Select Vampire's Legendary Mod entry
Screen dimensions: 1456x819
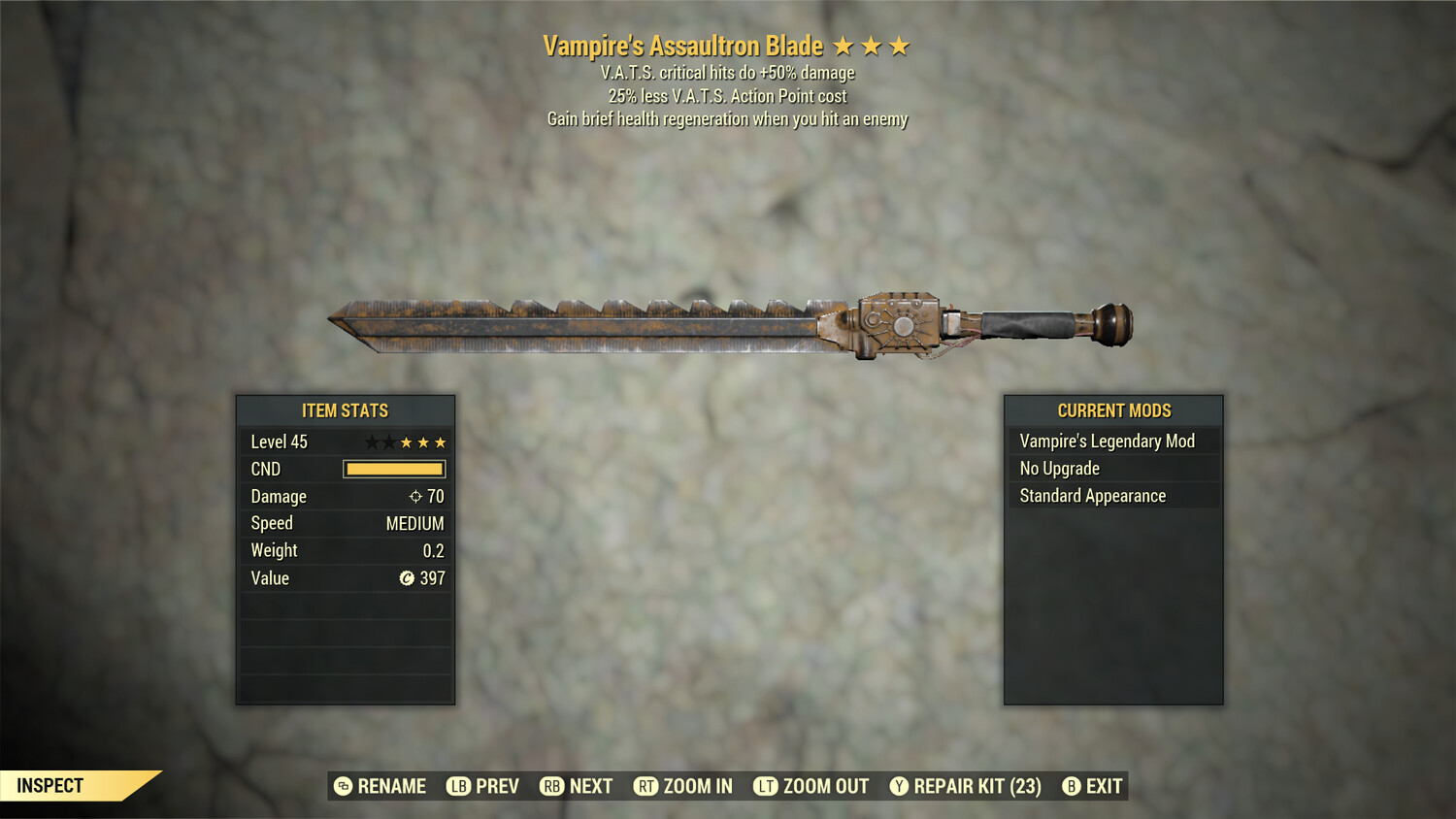click(1108, 441)
